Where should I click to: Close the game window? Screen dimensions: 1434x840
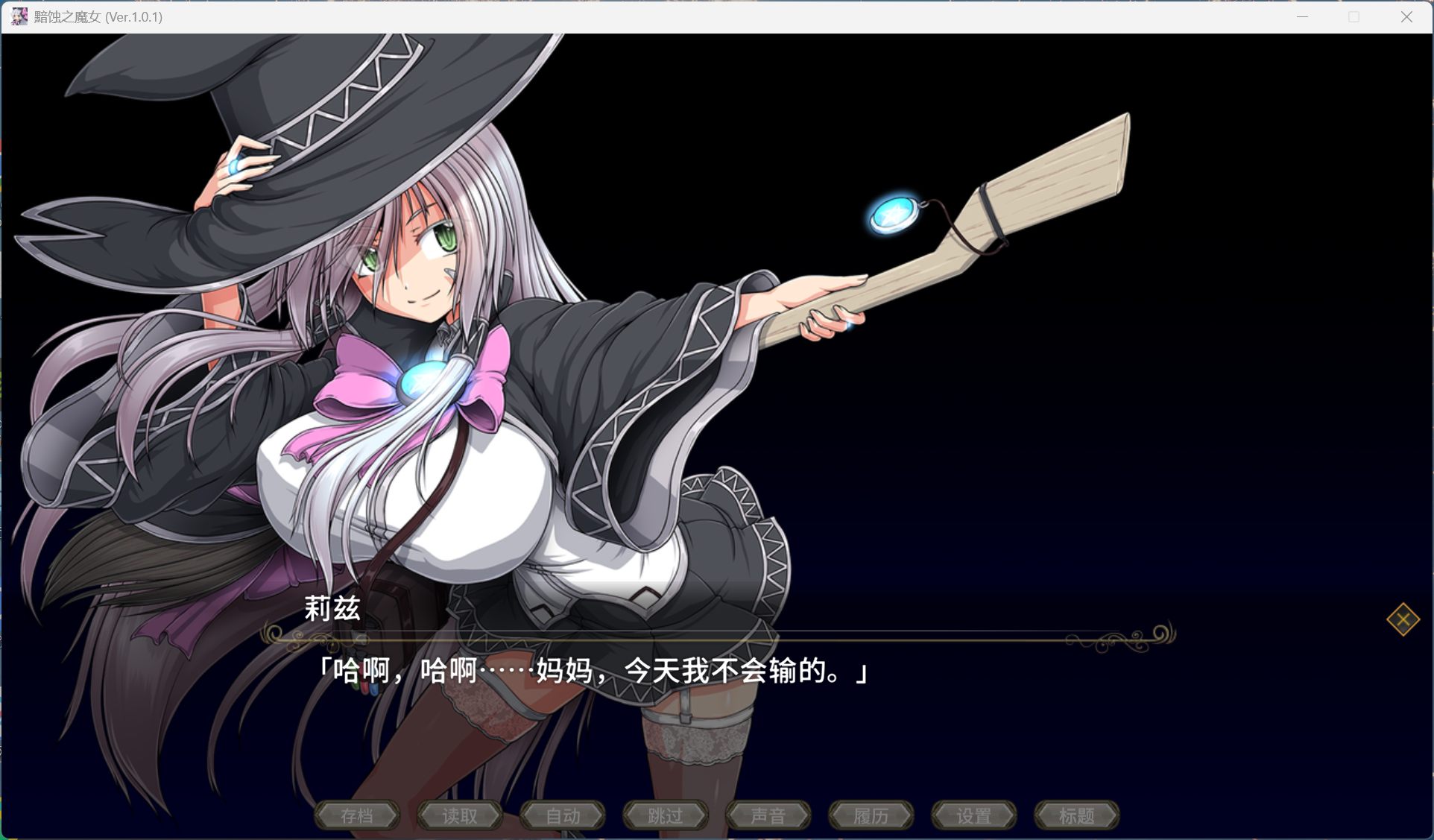(x=1407, y=16)
